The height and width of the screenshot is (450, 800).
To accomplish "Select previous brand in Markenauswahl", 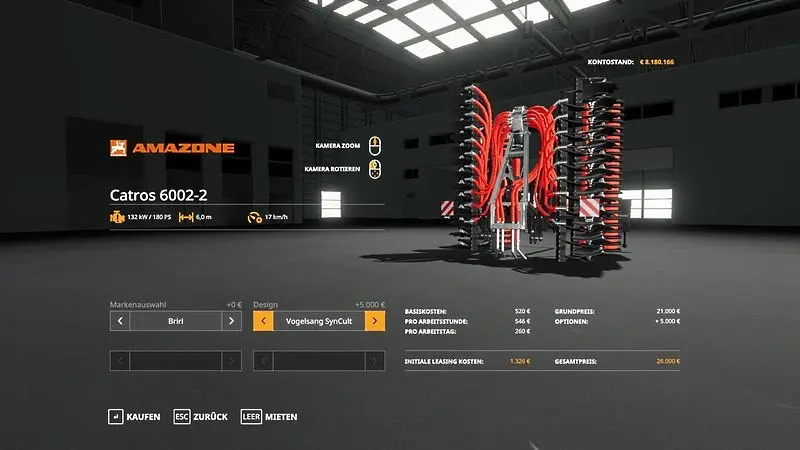I will click(x=120, y=321).
